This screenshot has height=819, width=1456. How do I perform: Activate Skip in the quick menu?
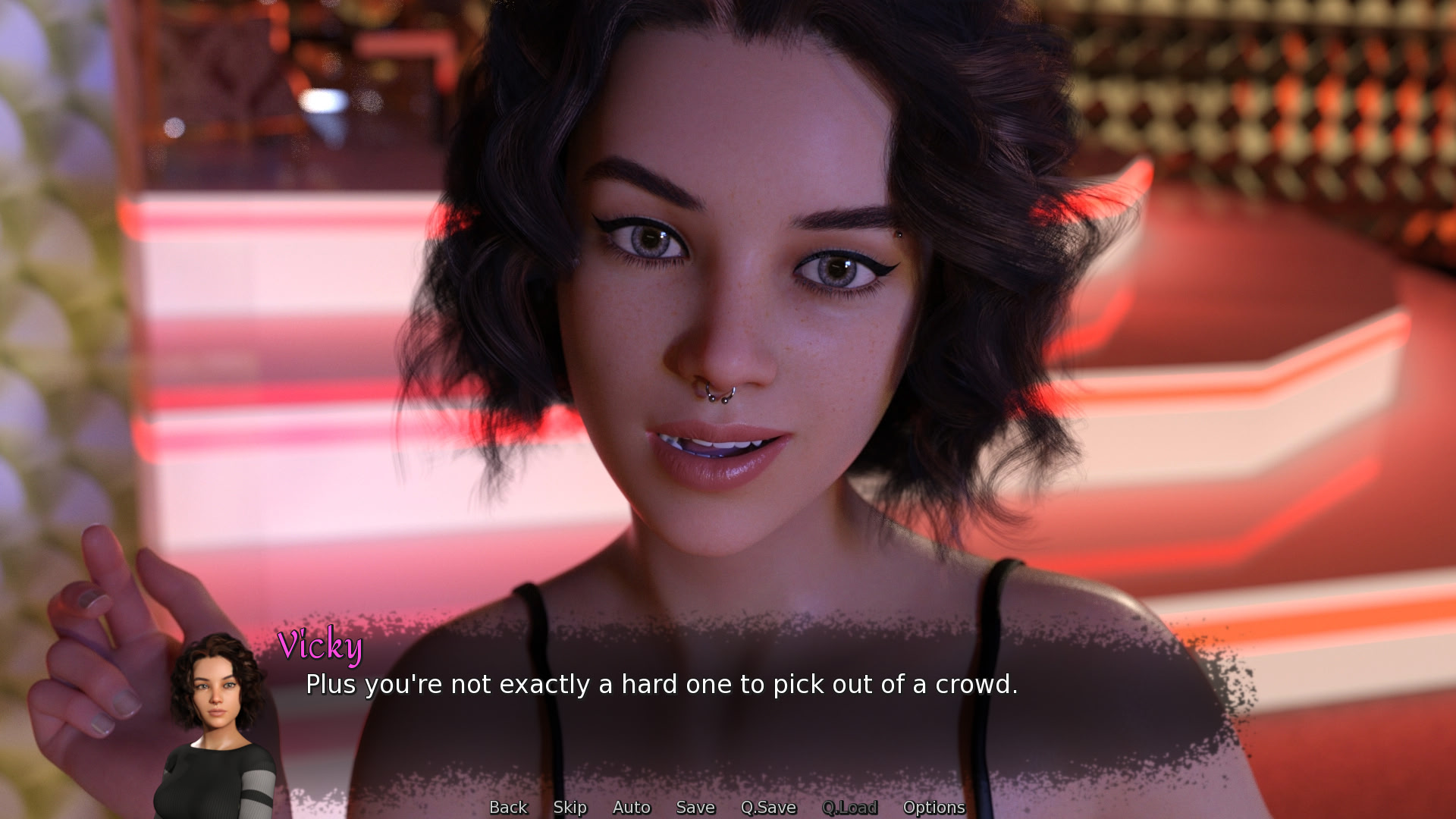tap(570, 808)
